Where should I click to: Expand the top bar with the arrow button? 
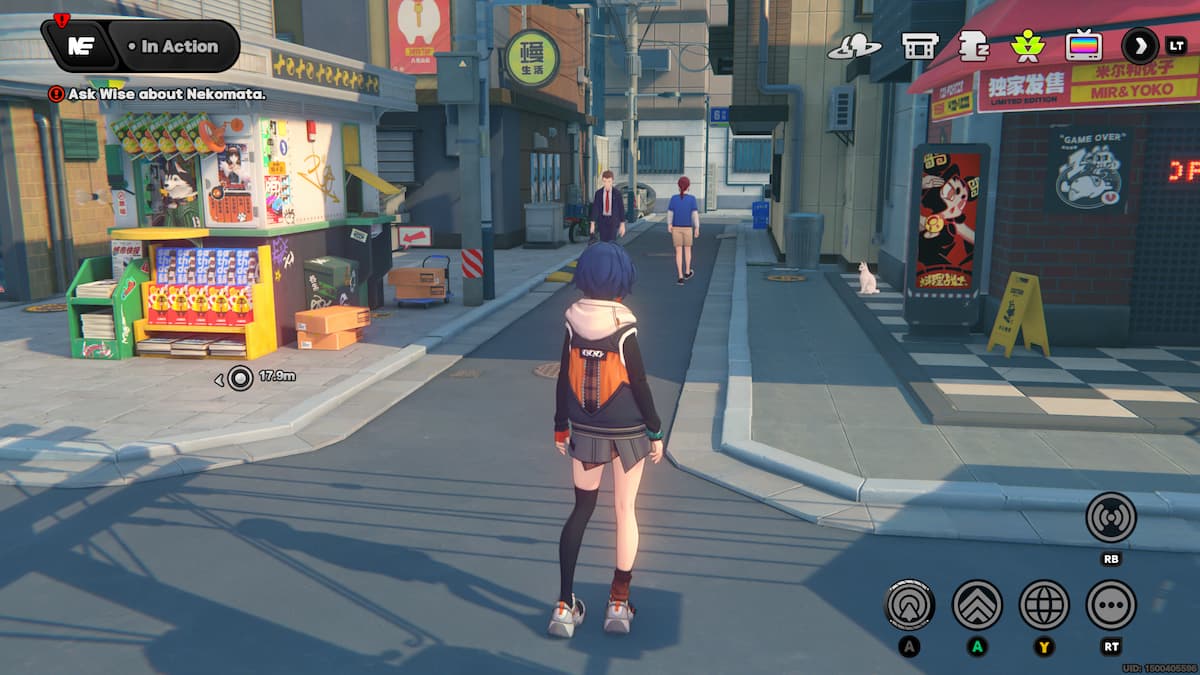tap(1140, 45)
